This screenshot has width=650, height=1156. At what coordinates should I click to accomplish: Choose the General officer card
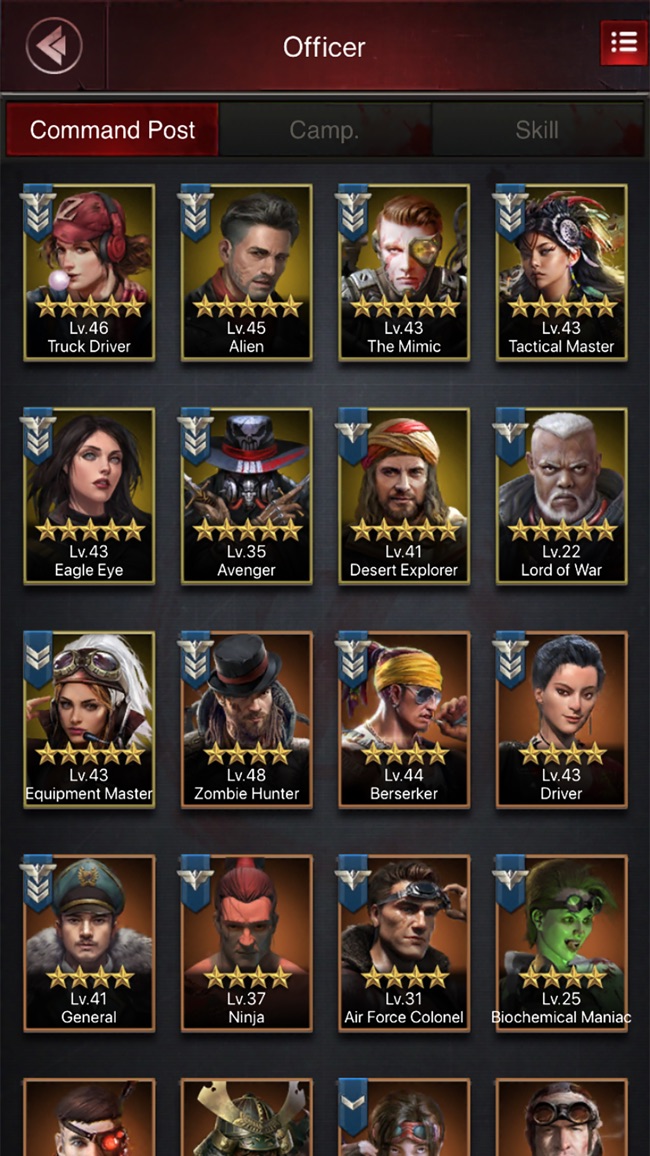click(x=89, y=943)
